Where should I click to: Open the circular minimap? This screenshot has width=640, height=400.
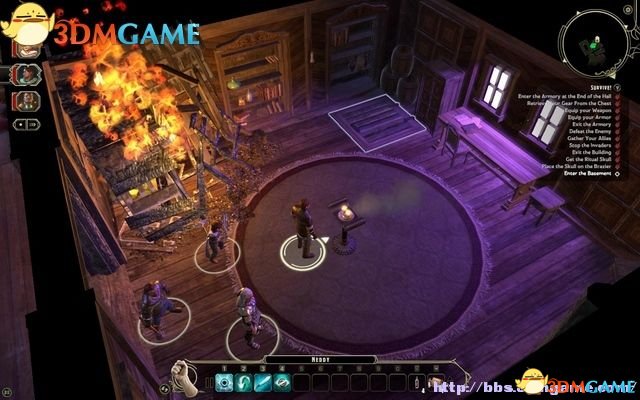click(x=598, y=48)
